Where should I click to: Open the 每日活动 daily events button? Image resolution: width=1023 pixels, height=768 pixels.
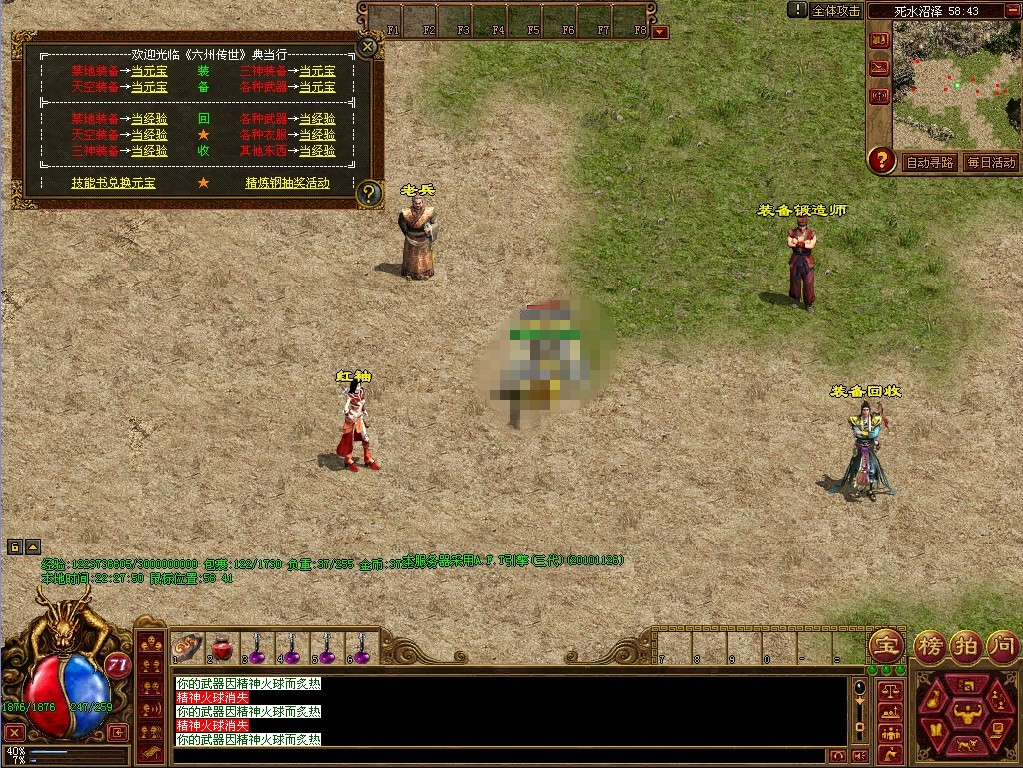[x=991, y=162]
